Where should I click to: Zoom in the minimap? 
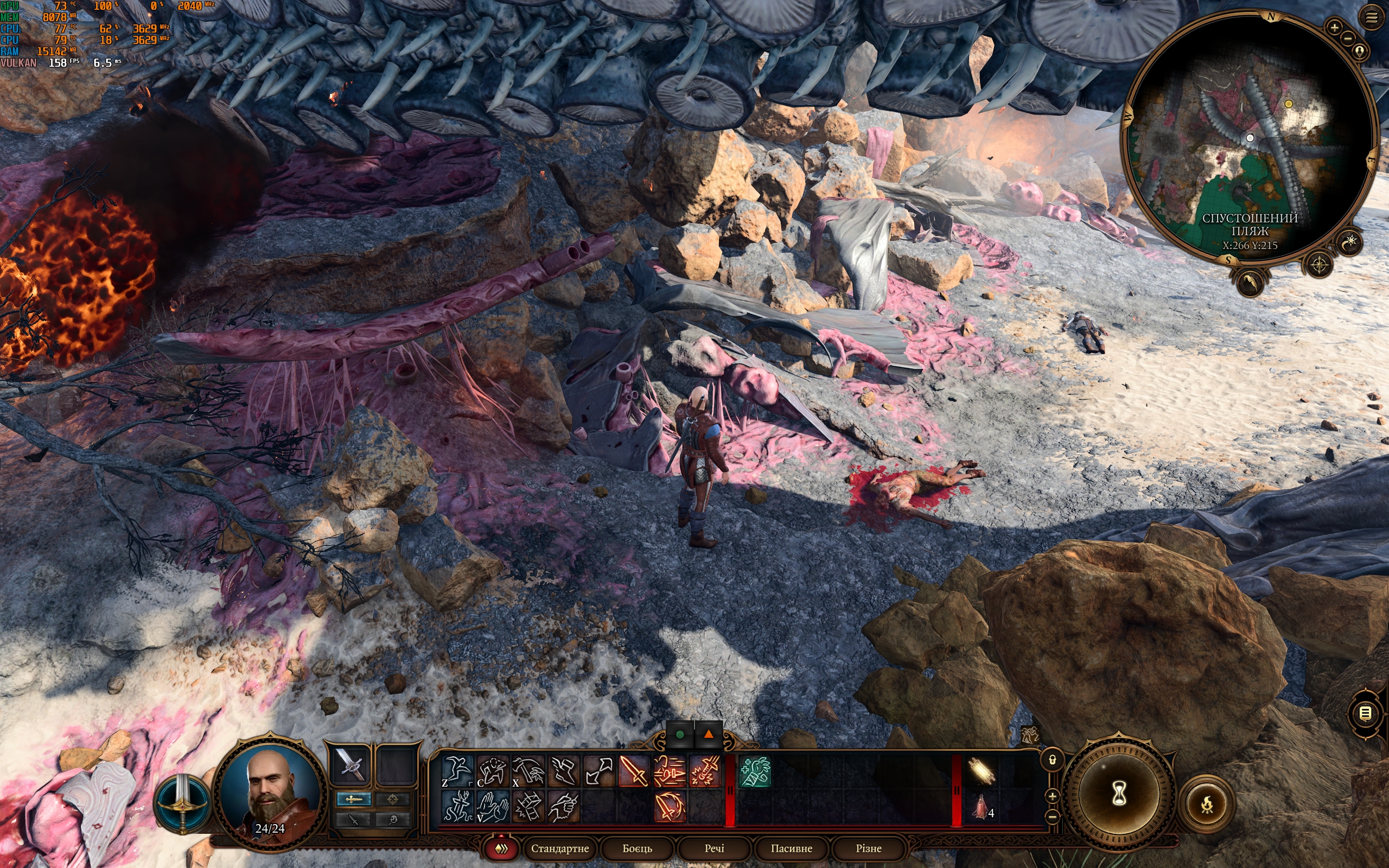1335,27
